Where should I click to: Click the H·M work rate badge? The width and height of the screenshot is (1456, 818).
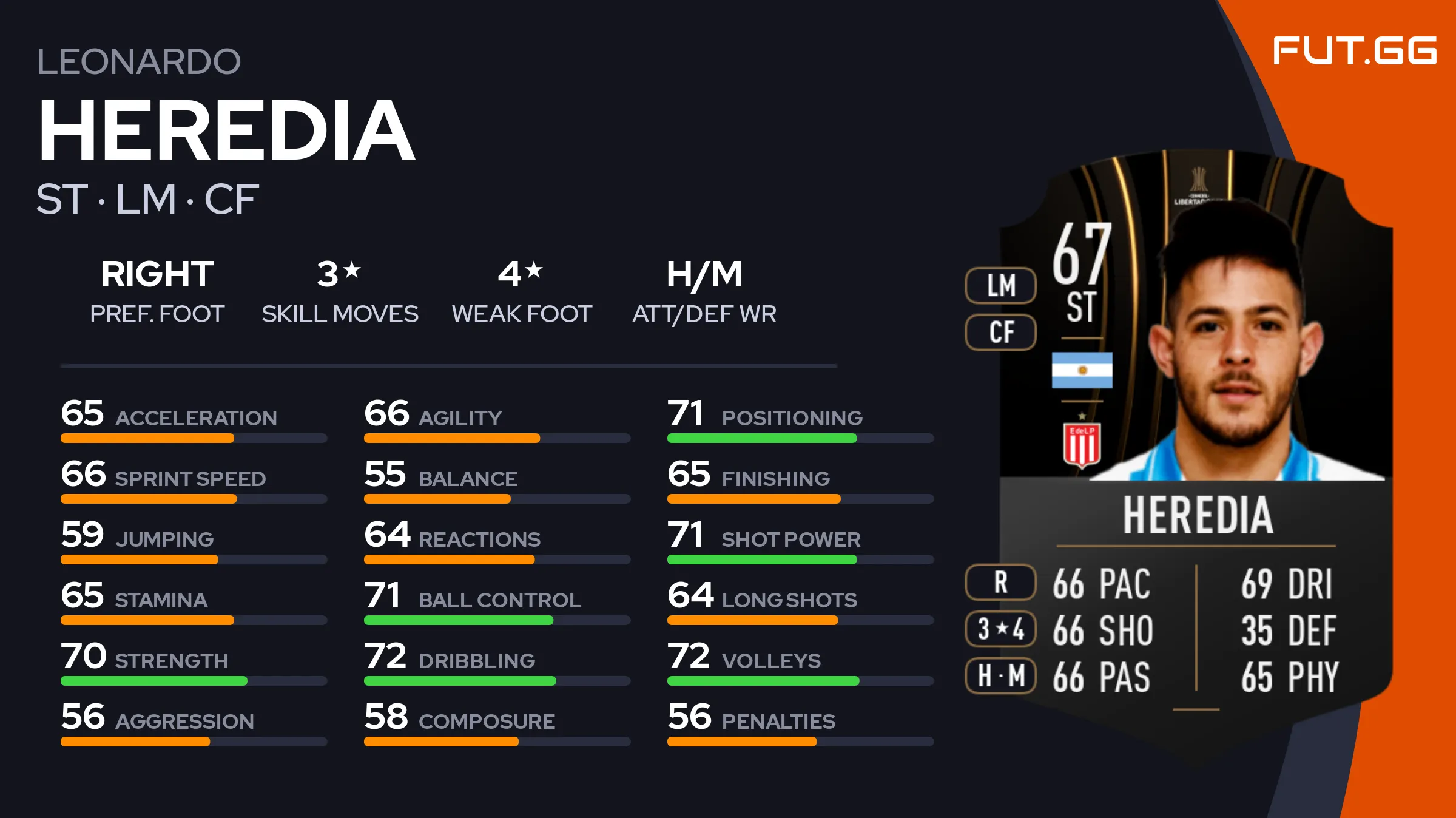click(1000, 675)
